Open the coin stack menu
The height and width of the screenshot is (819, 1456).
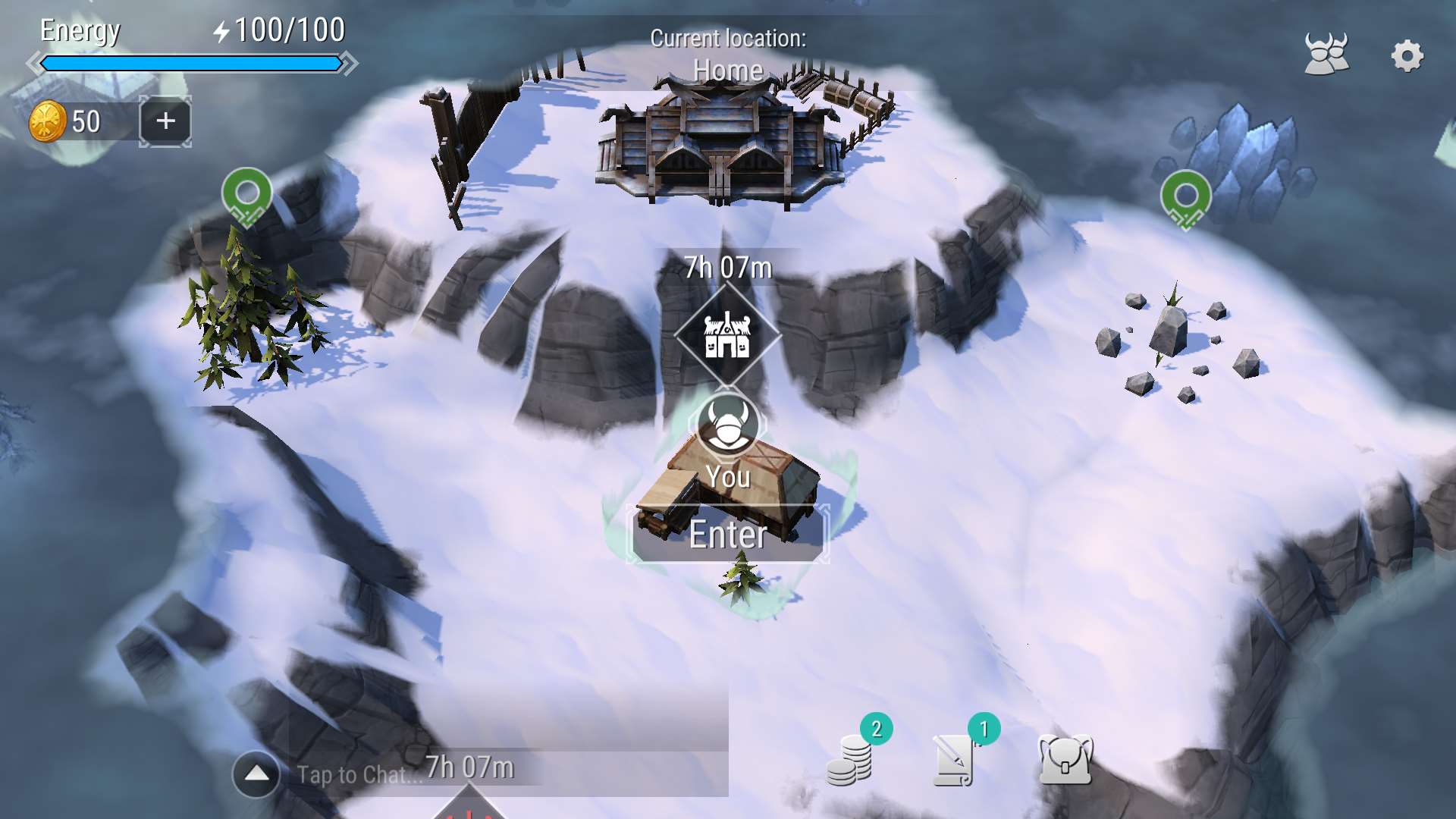point(850,761)
